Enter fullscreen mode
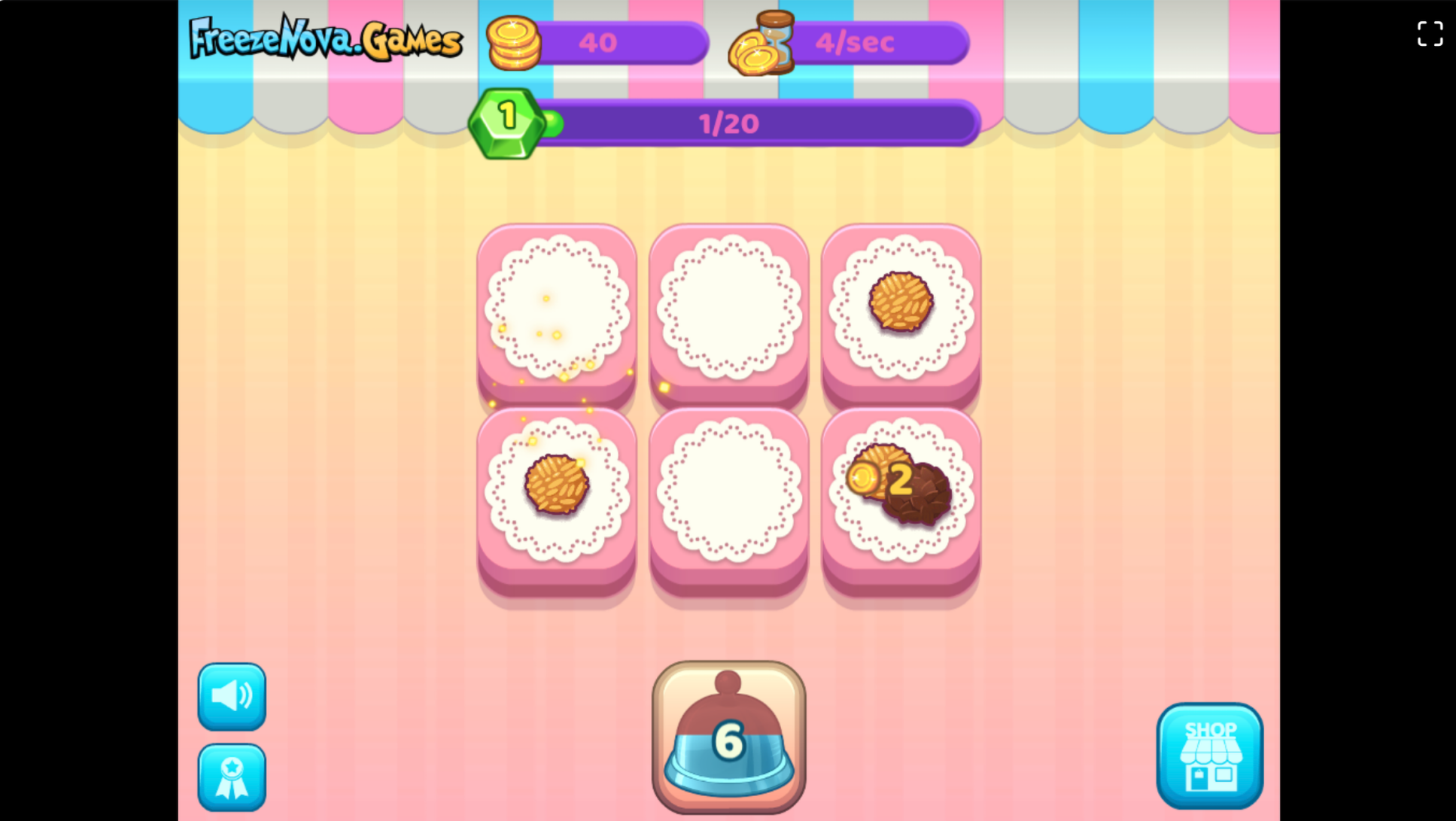The width and height of the screenshot is (1456, 821). pos(1429,35)
